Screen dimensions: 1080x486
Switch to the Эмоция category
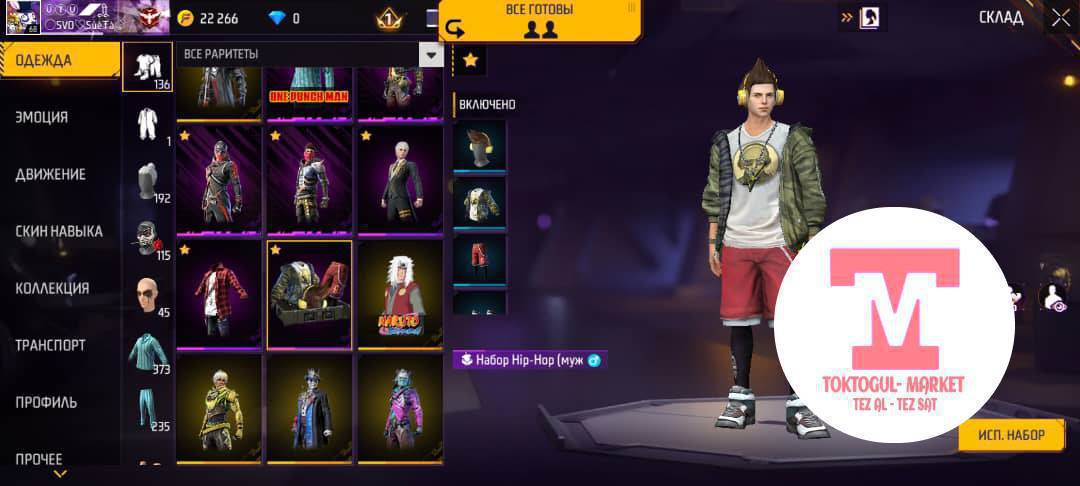pos(42,117)
